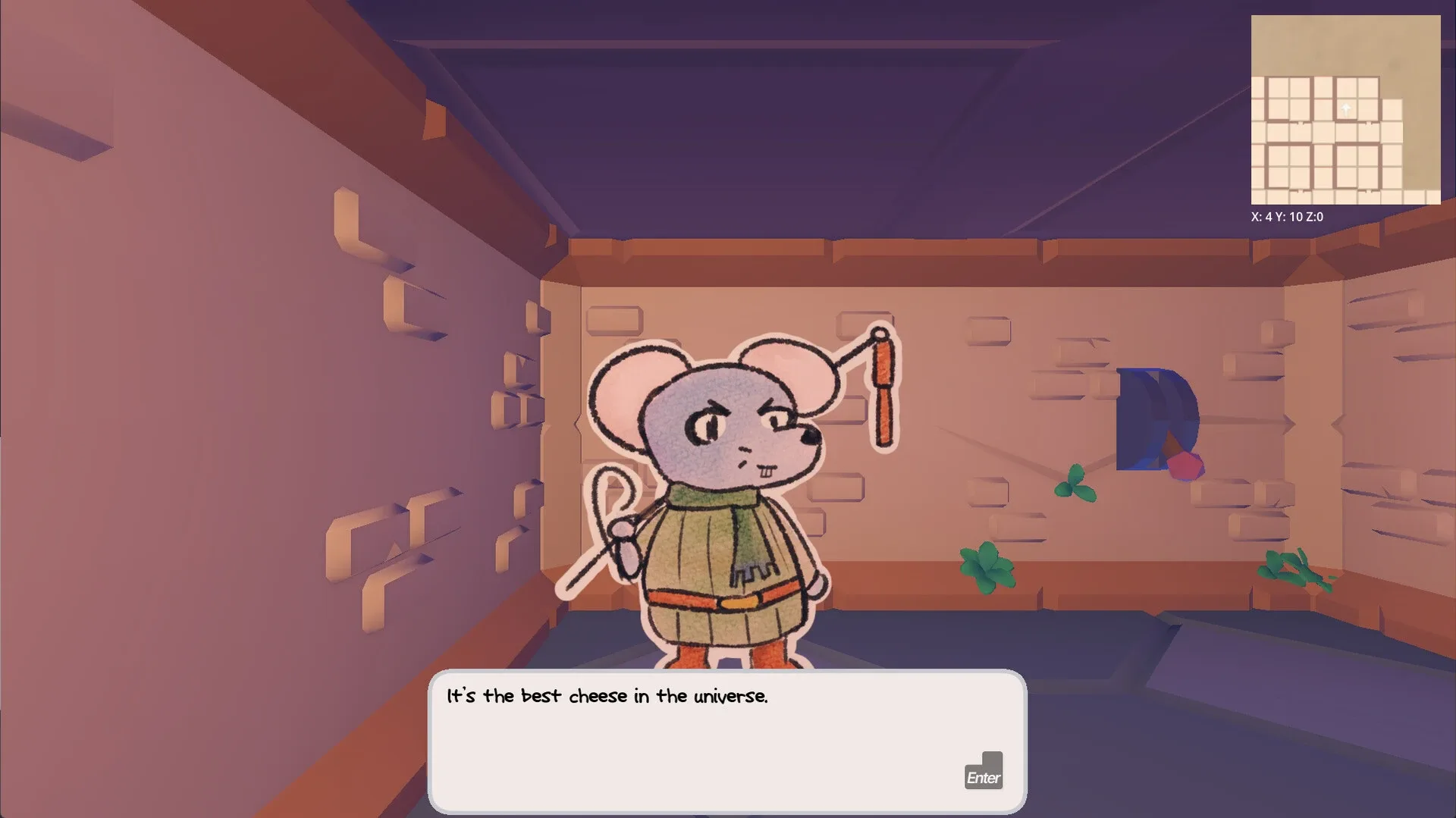
Task: Advance the dialogue with the Enter button
Action: tap(983, 775)
